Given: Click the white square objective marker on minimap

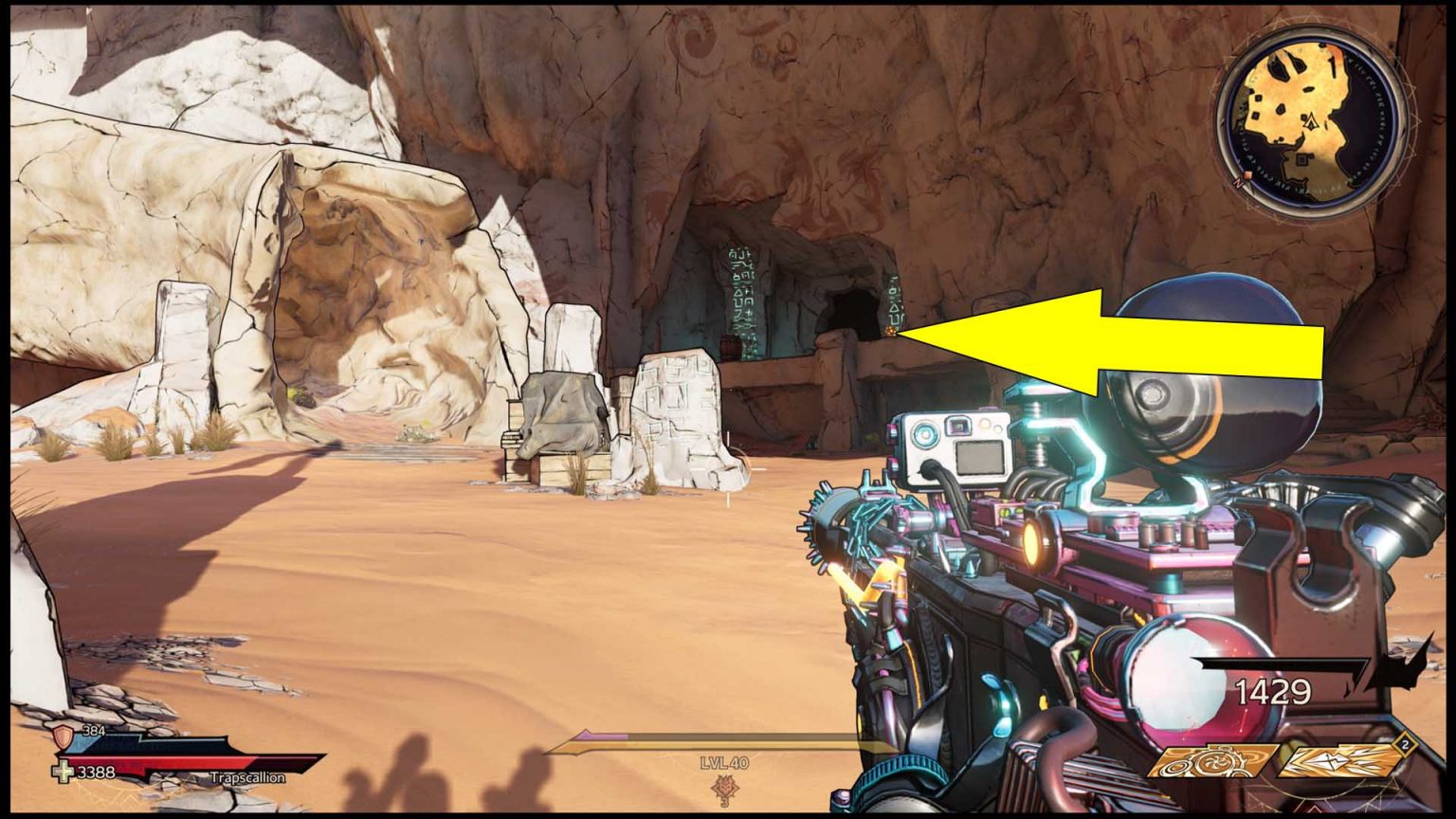Looking at the screenshot, I should click(x=1301, y=158).
